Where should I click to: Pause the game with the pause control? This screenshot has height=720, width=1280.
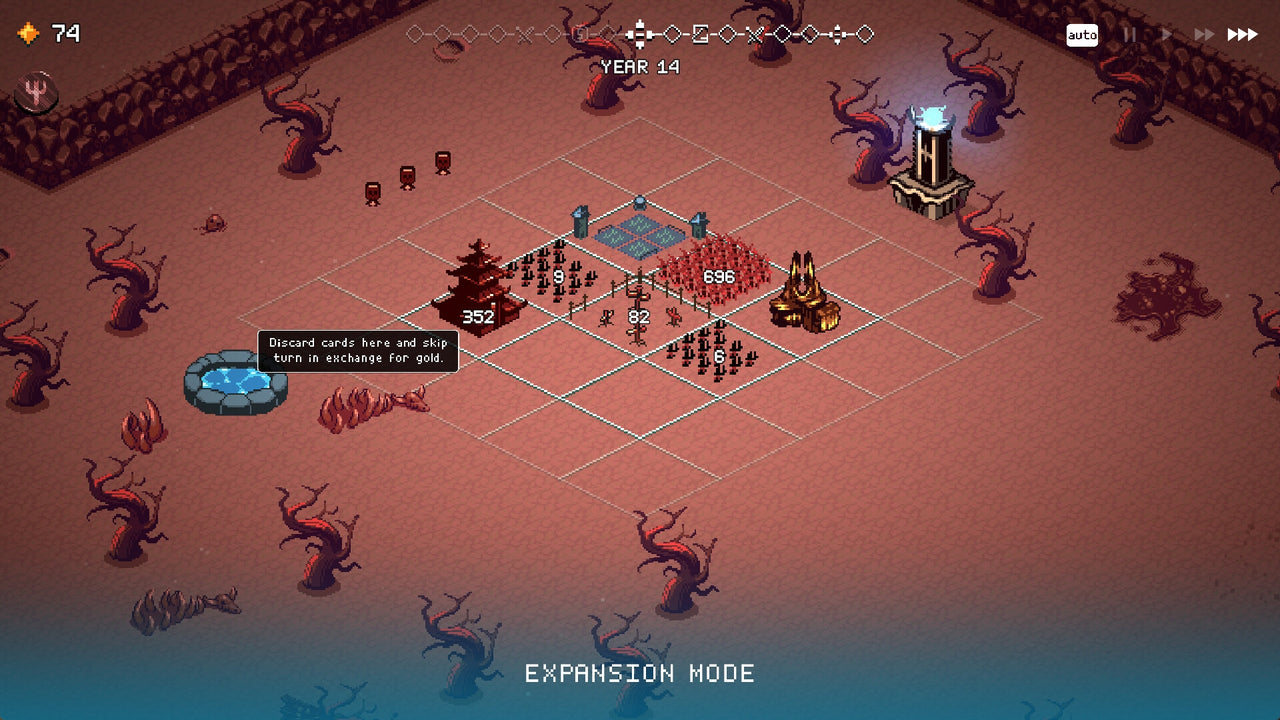(x=1129, y=34)
